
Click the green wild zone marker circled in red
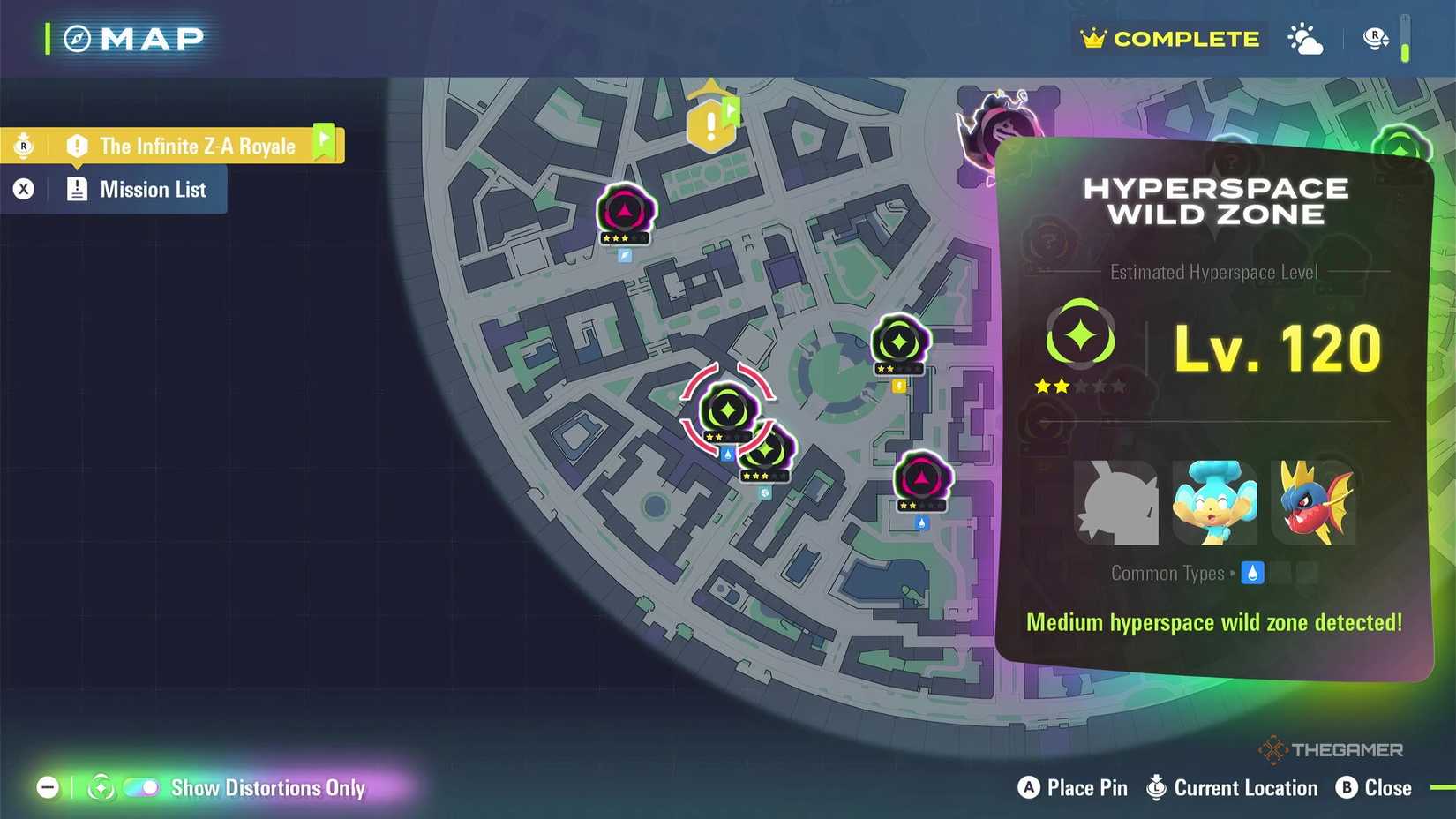(726, 408)
